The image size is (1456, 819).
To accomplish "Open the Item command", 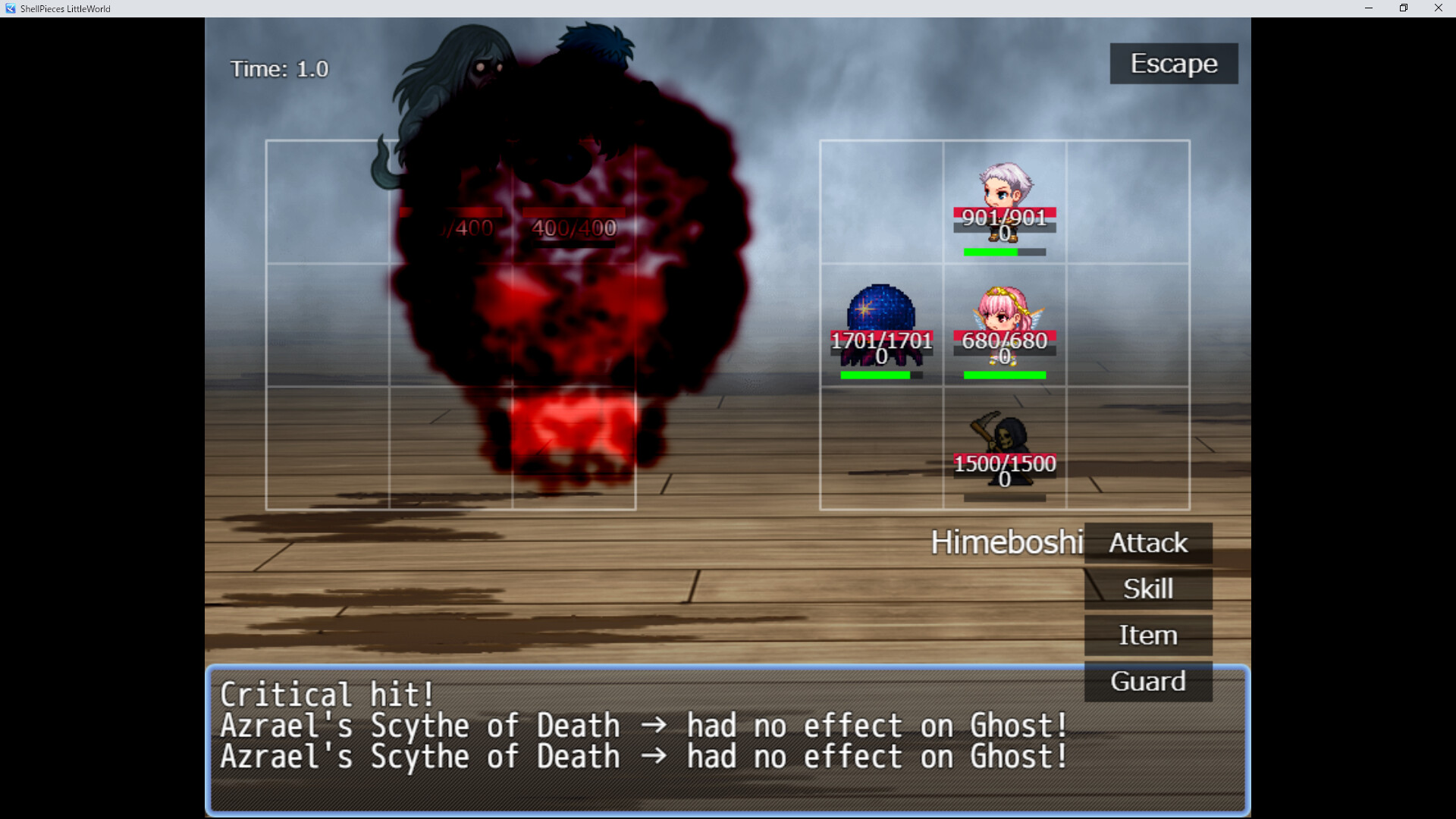I will click(x=1147, y=635).
